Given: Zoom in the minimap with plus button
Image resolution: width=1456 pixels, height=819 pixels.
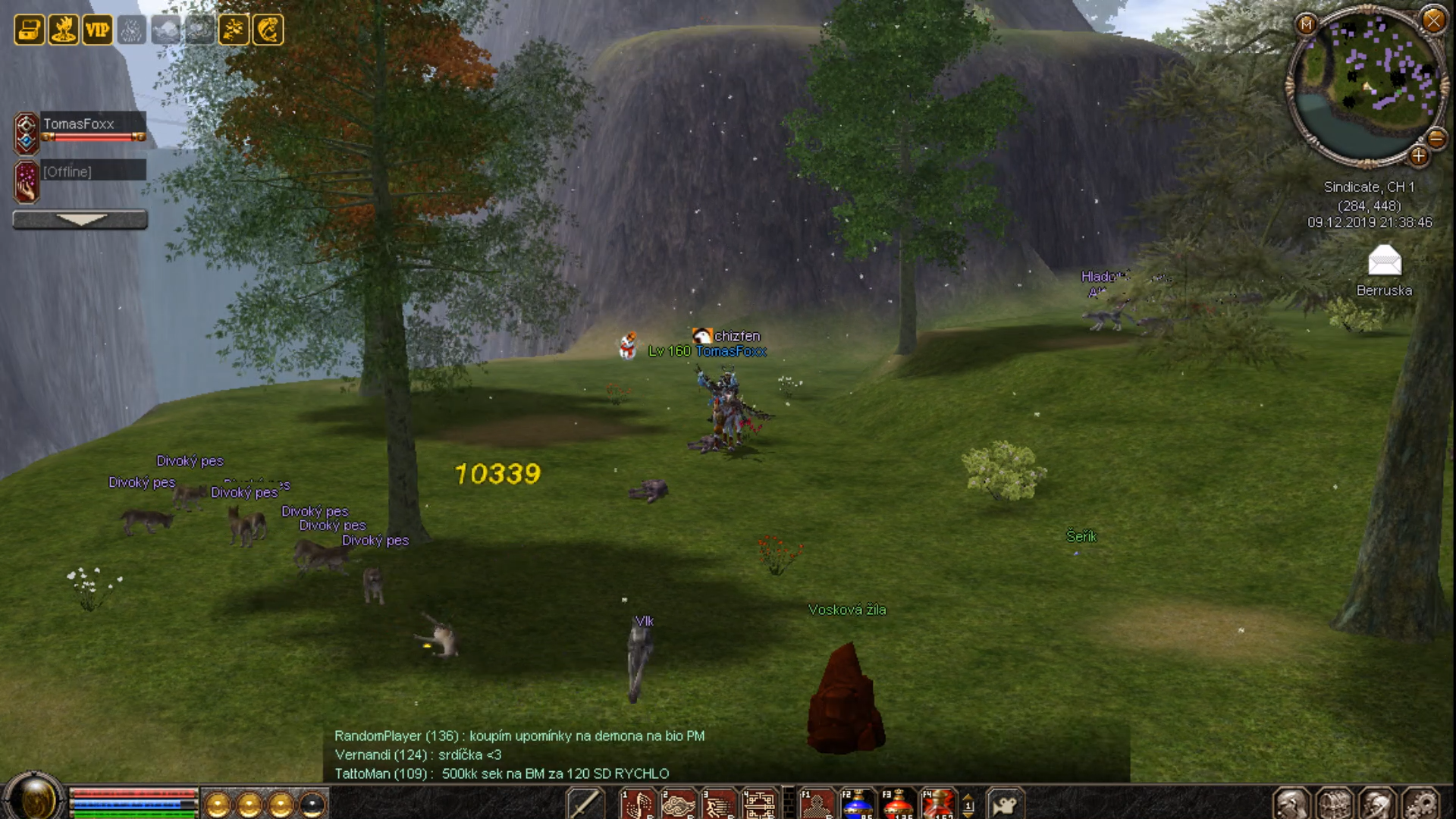Looking at the screenshot, I should (1418, 156).
